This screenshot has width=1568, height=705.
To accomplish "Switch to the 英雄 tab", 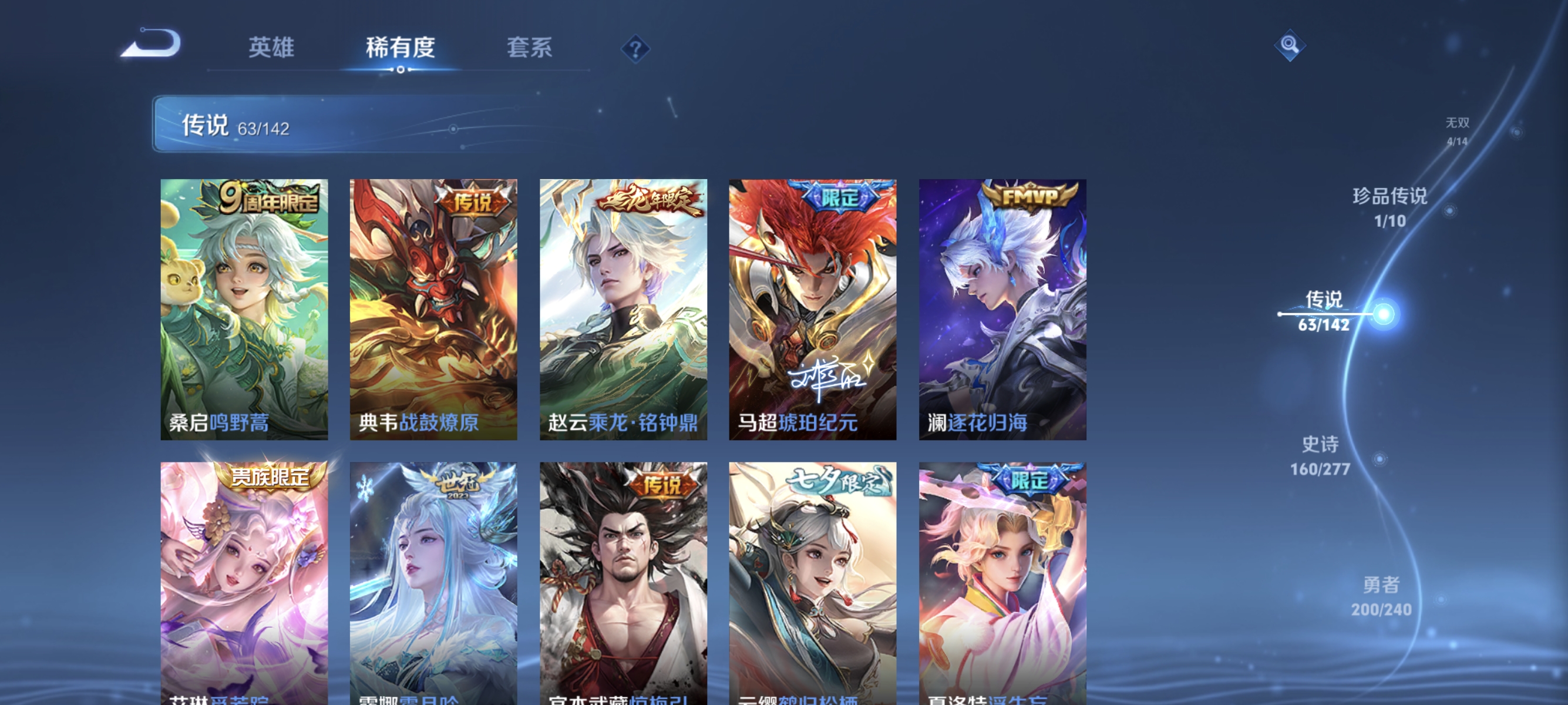I will tap(270, 49).
